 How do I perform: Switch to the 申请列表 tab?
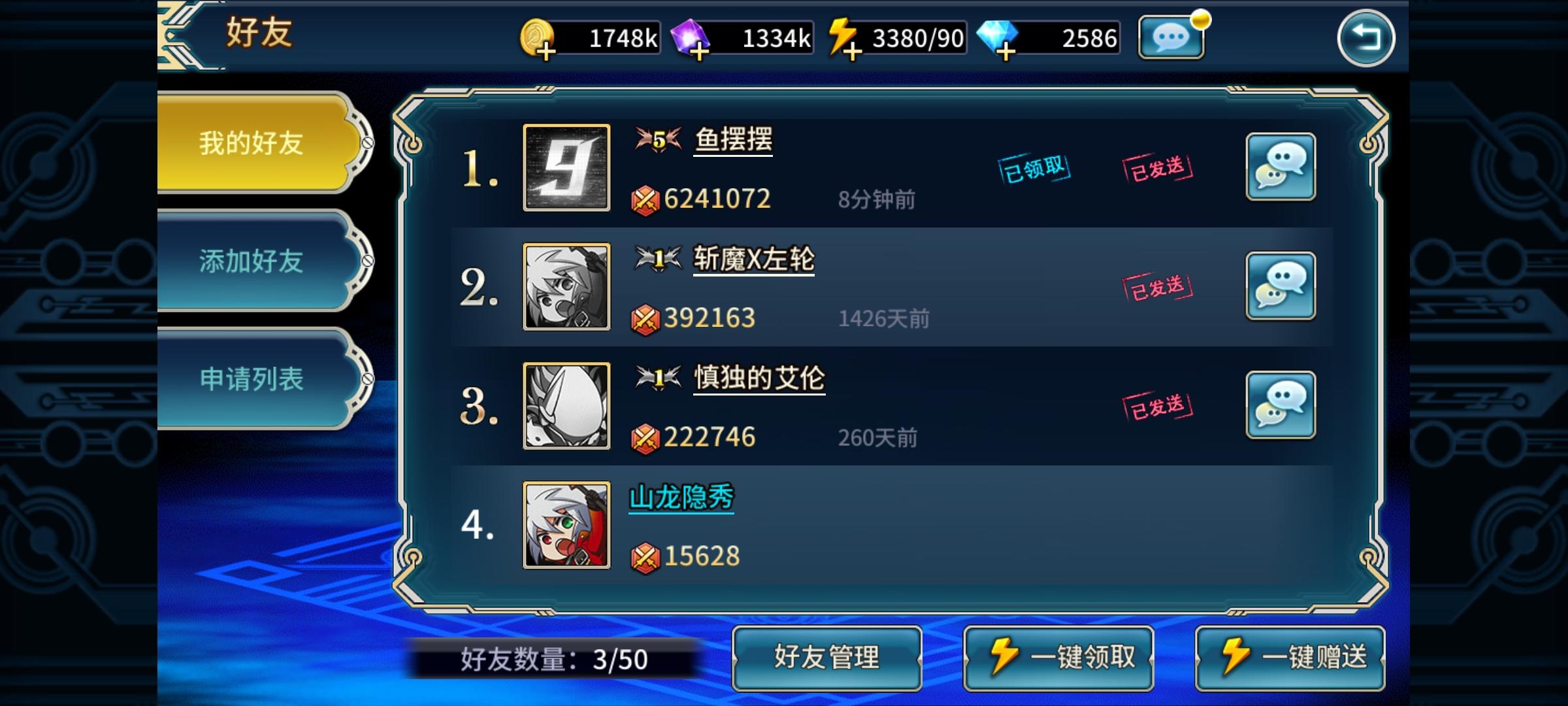(x=252, y=378)
